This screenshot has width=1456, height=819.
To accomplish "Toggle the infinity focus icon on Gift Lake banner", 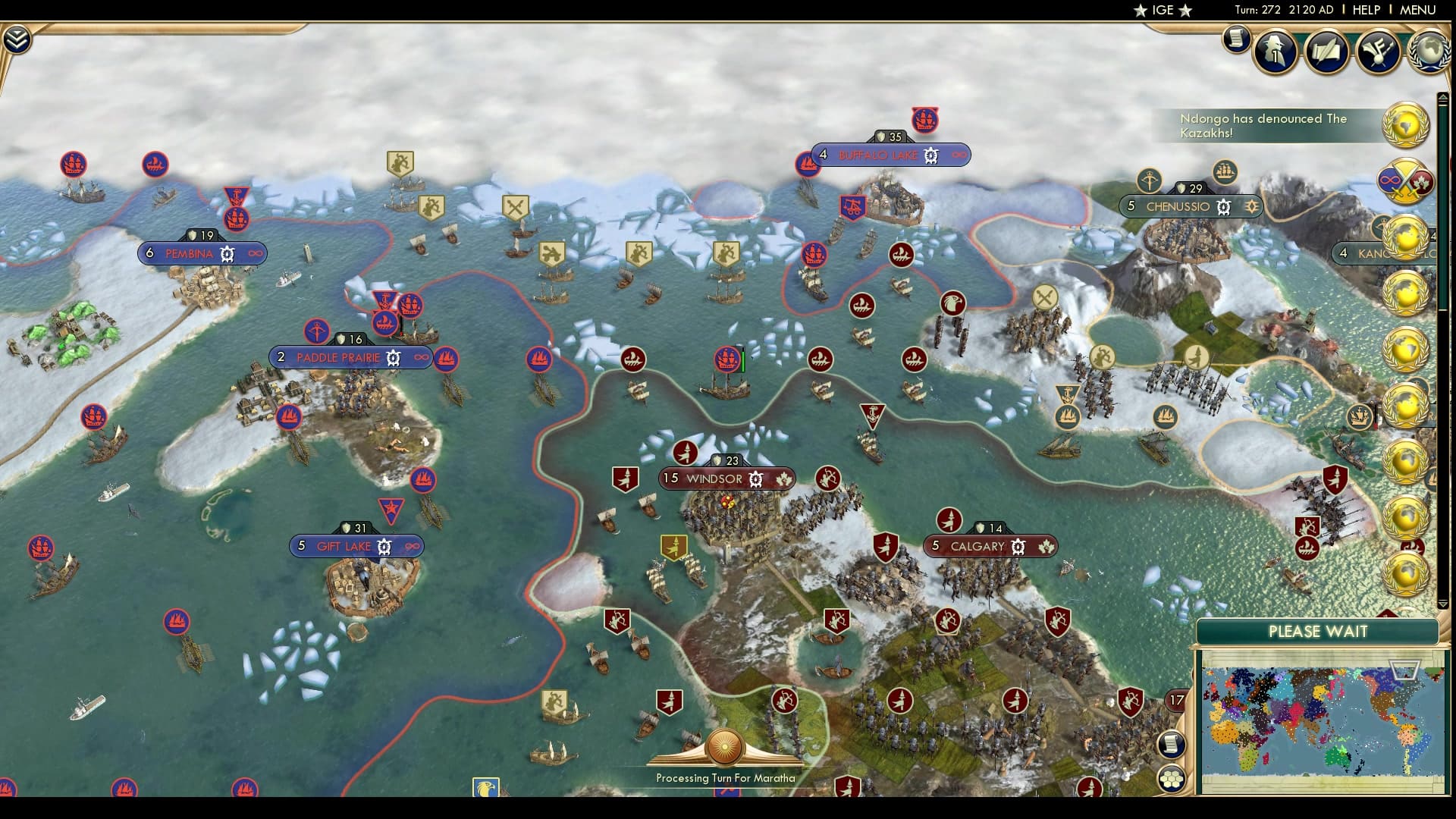I will click(412, 545).
